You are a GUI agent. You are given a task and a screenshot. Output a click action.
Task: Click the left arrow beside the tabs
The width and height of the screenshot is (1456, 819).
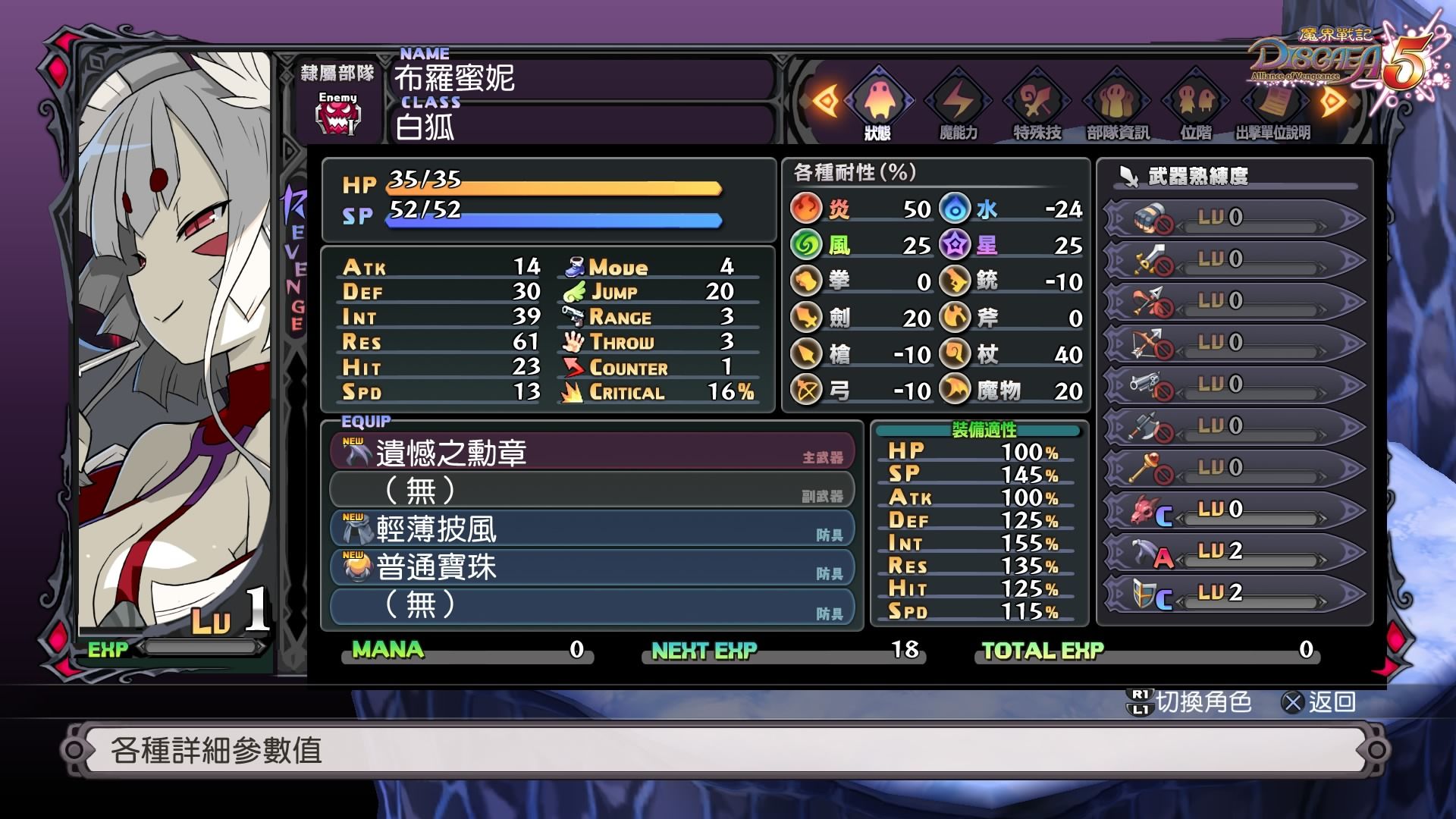pos(826,101)
